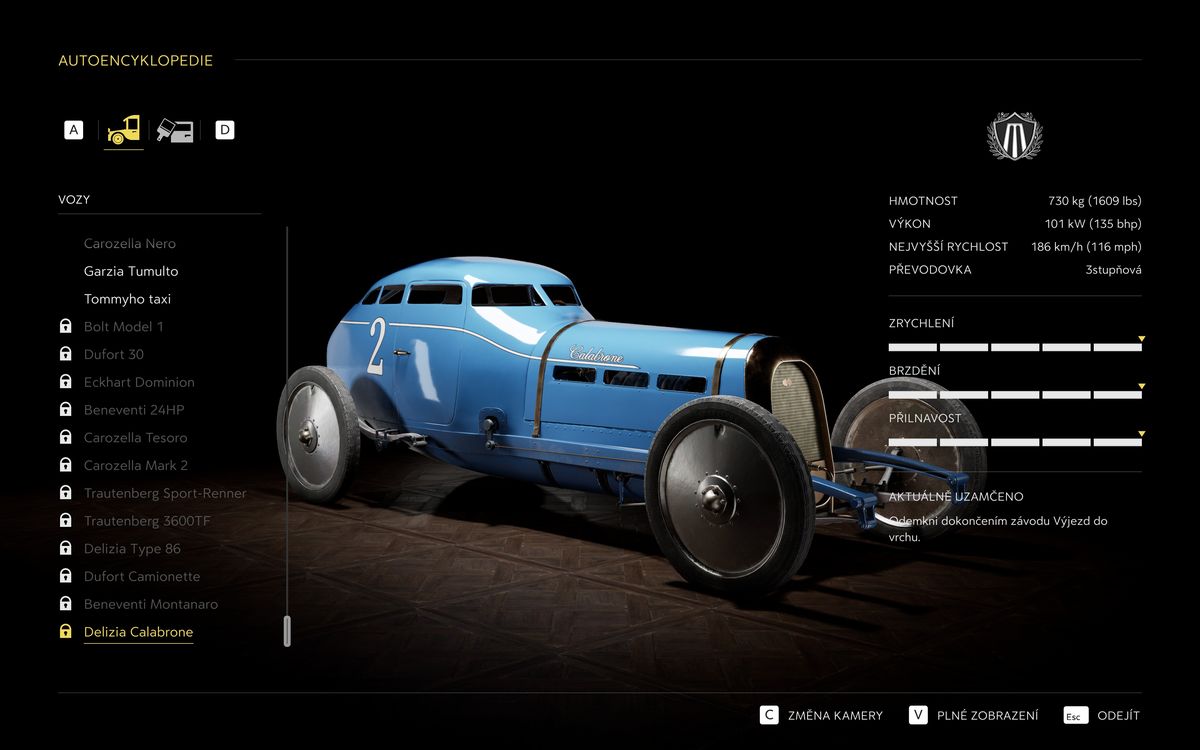
Task: Select the Trautenberg 3600TF car
Action: click(147, 521)
